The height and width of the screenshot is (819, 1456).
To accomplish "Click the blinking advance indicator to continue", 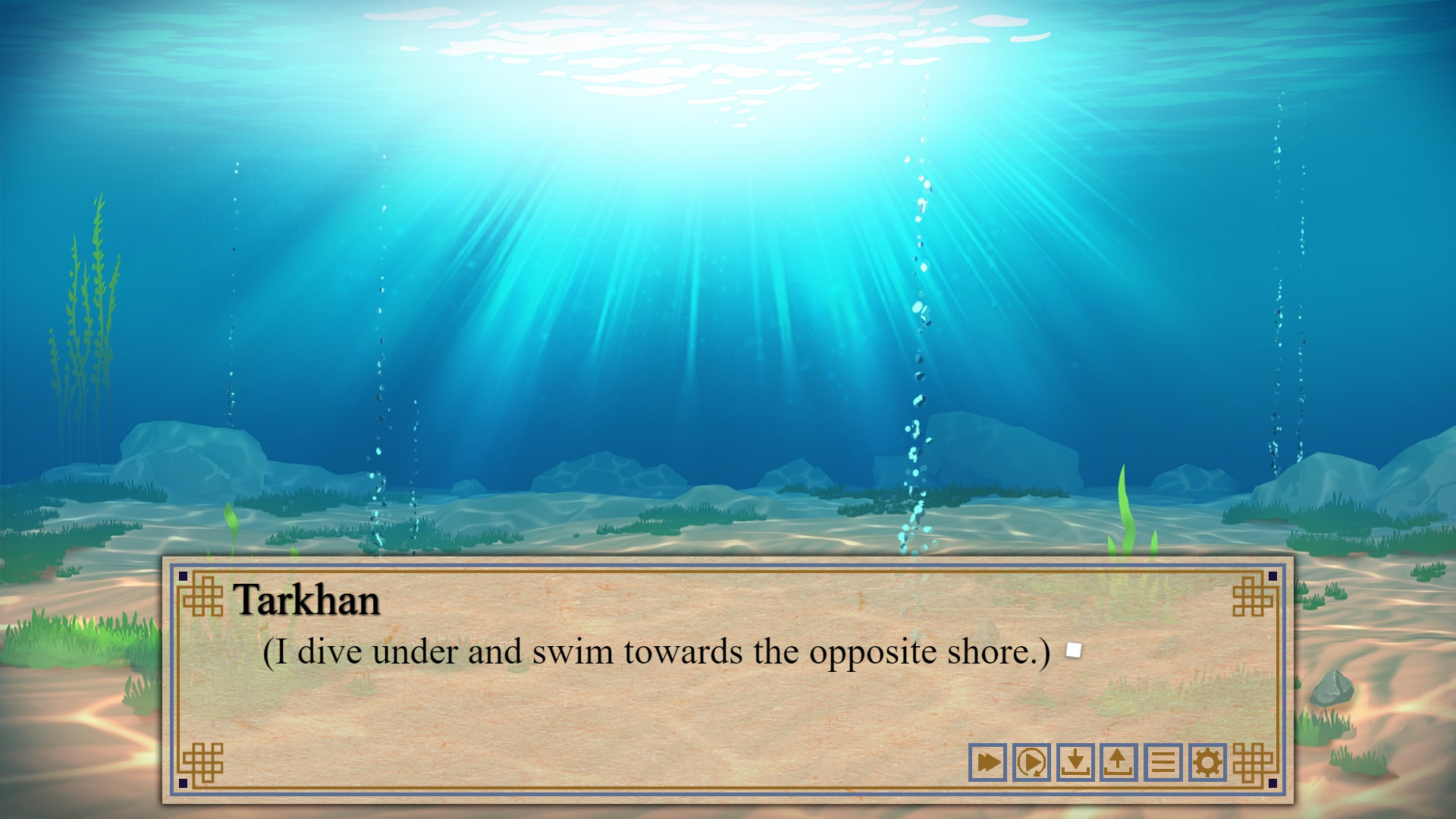I will 1072,650.
